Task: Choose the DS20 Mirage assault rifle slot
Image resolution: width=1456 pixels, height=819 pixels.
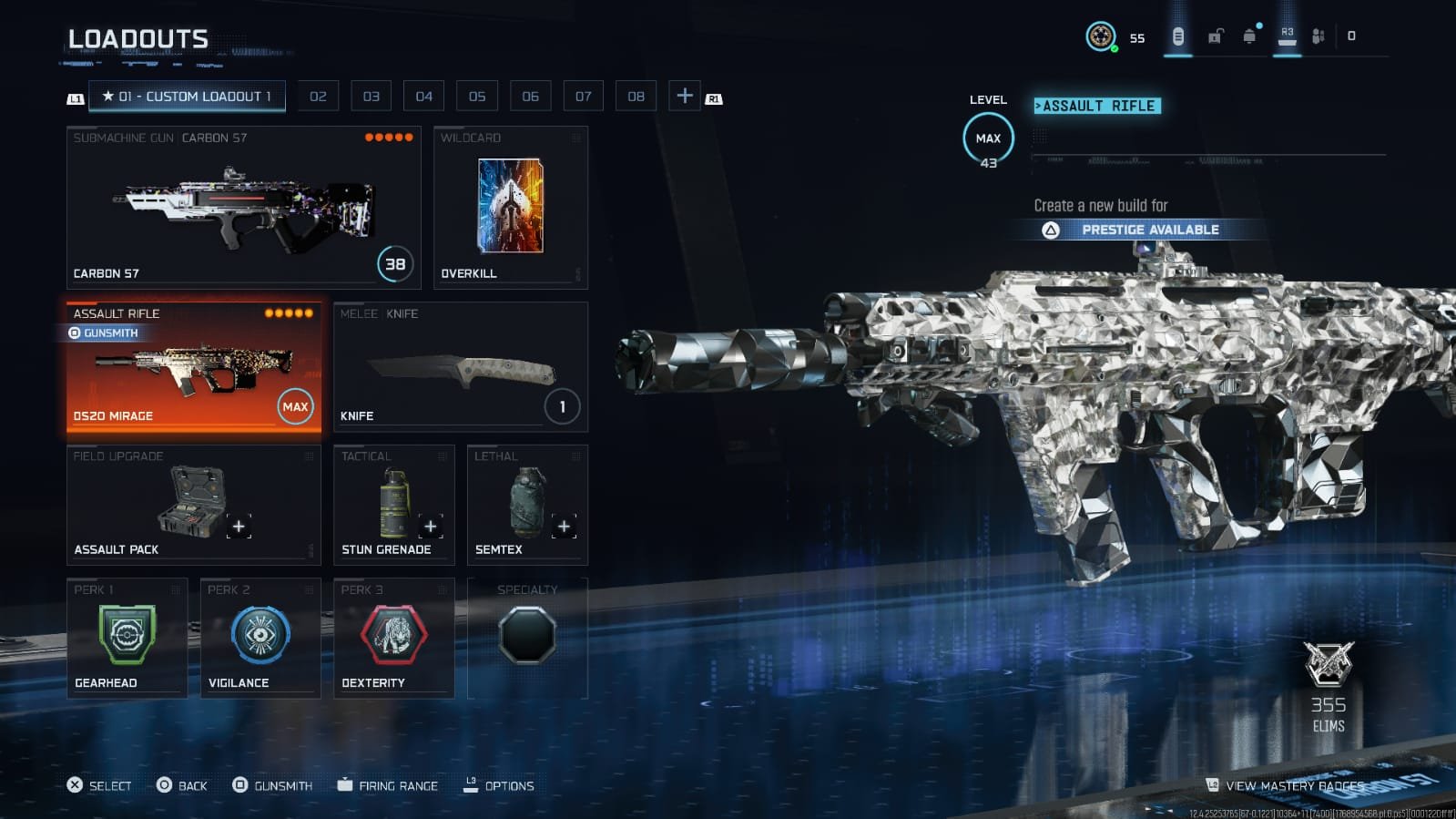Action: coord(193,366)
